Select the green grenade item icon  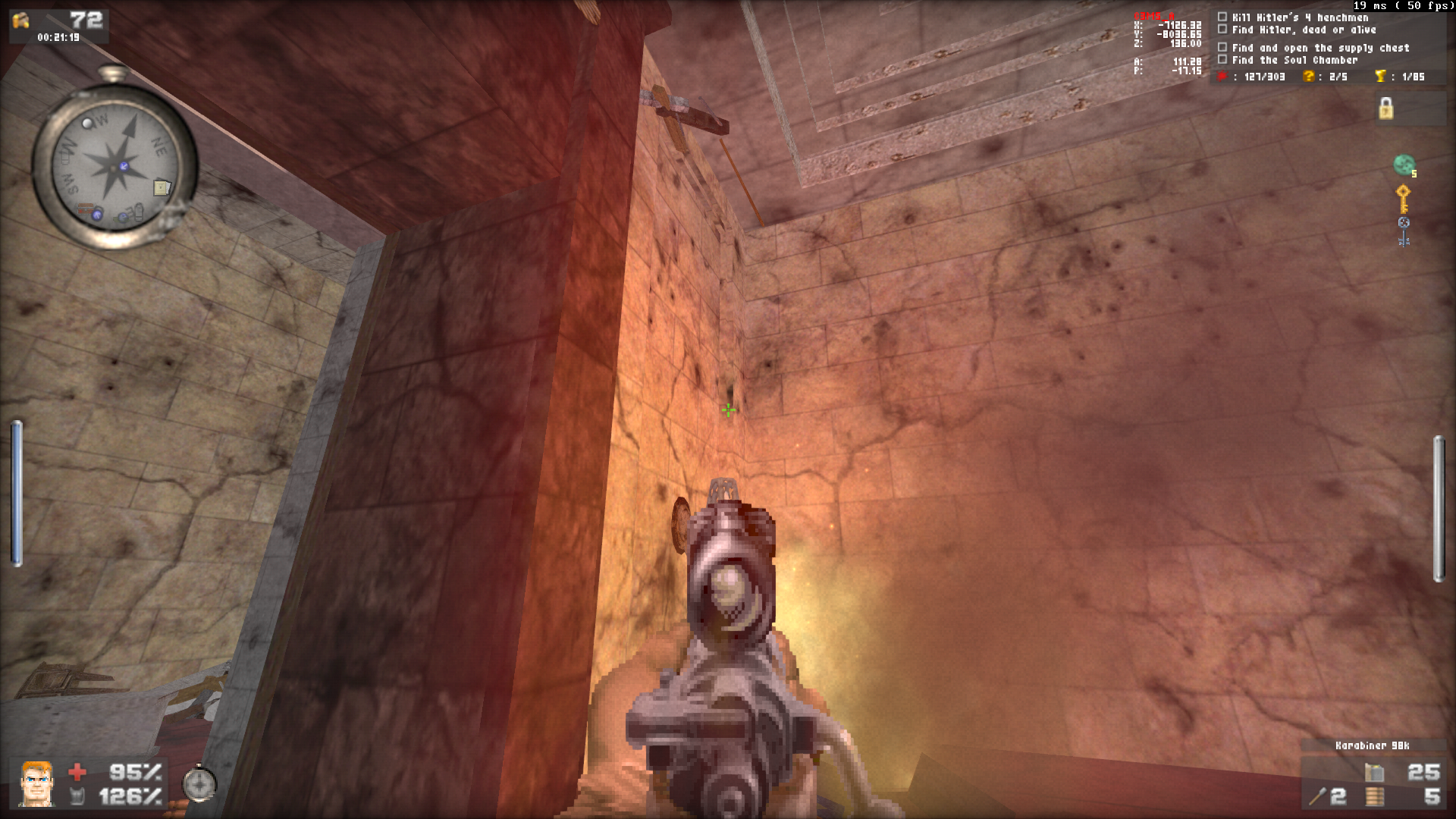(1404, 164)
